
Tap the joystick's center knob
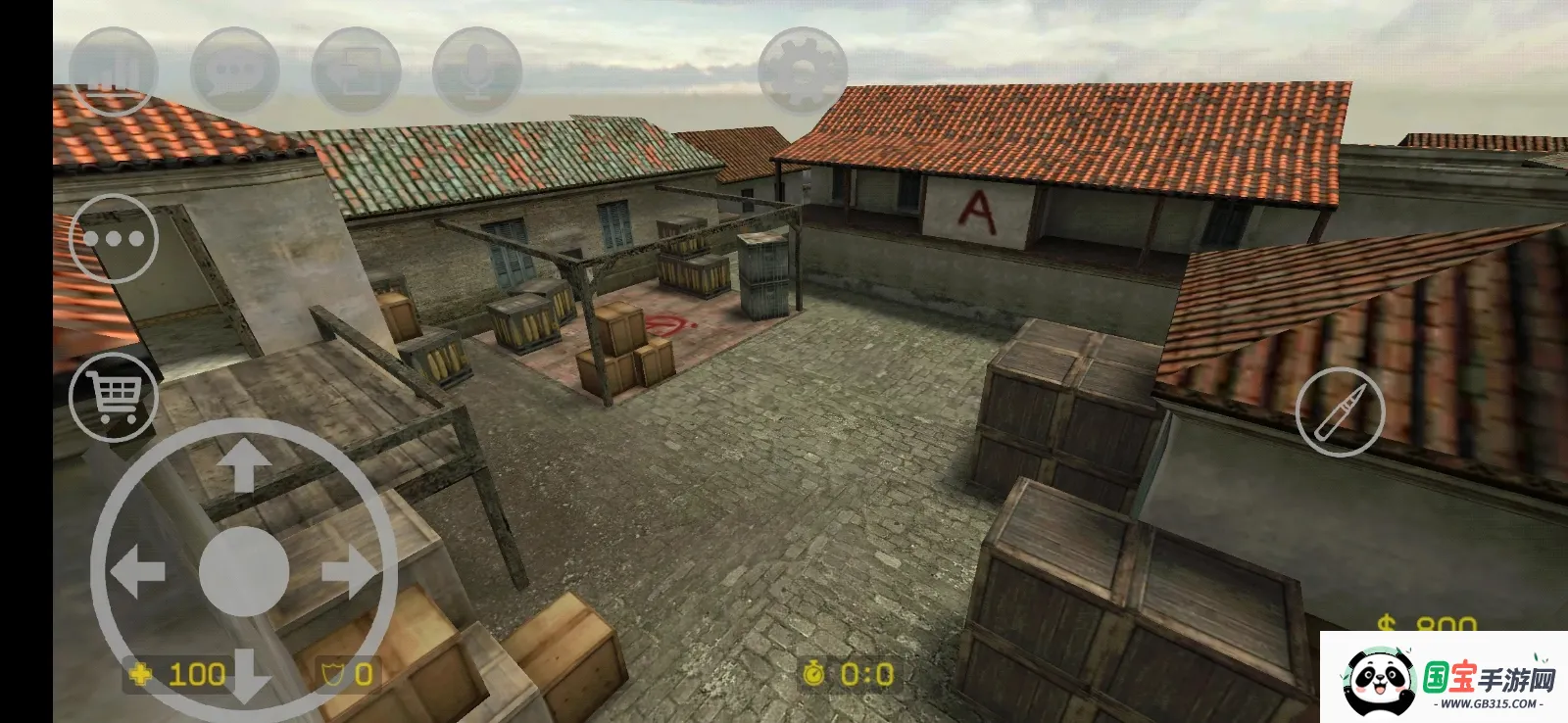click(244, 572)
